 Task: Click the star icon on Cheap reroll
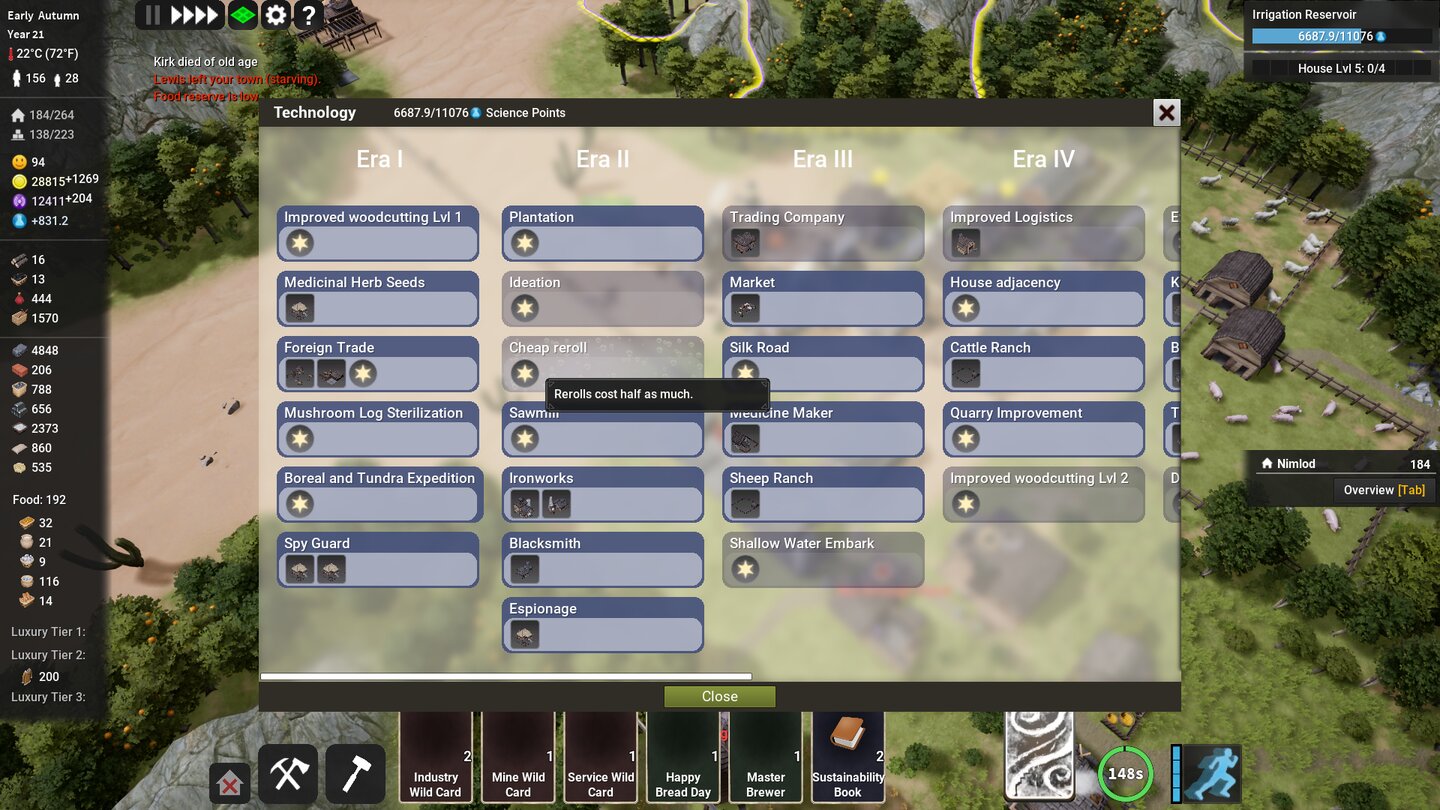[x=526, y=373]
